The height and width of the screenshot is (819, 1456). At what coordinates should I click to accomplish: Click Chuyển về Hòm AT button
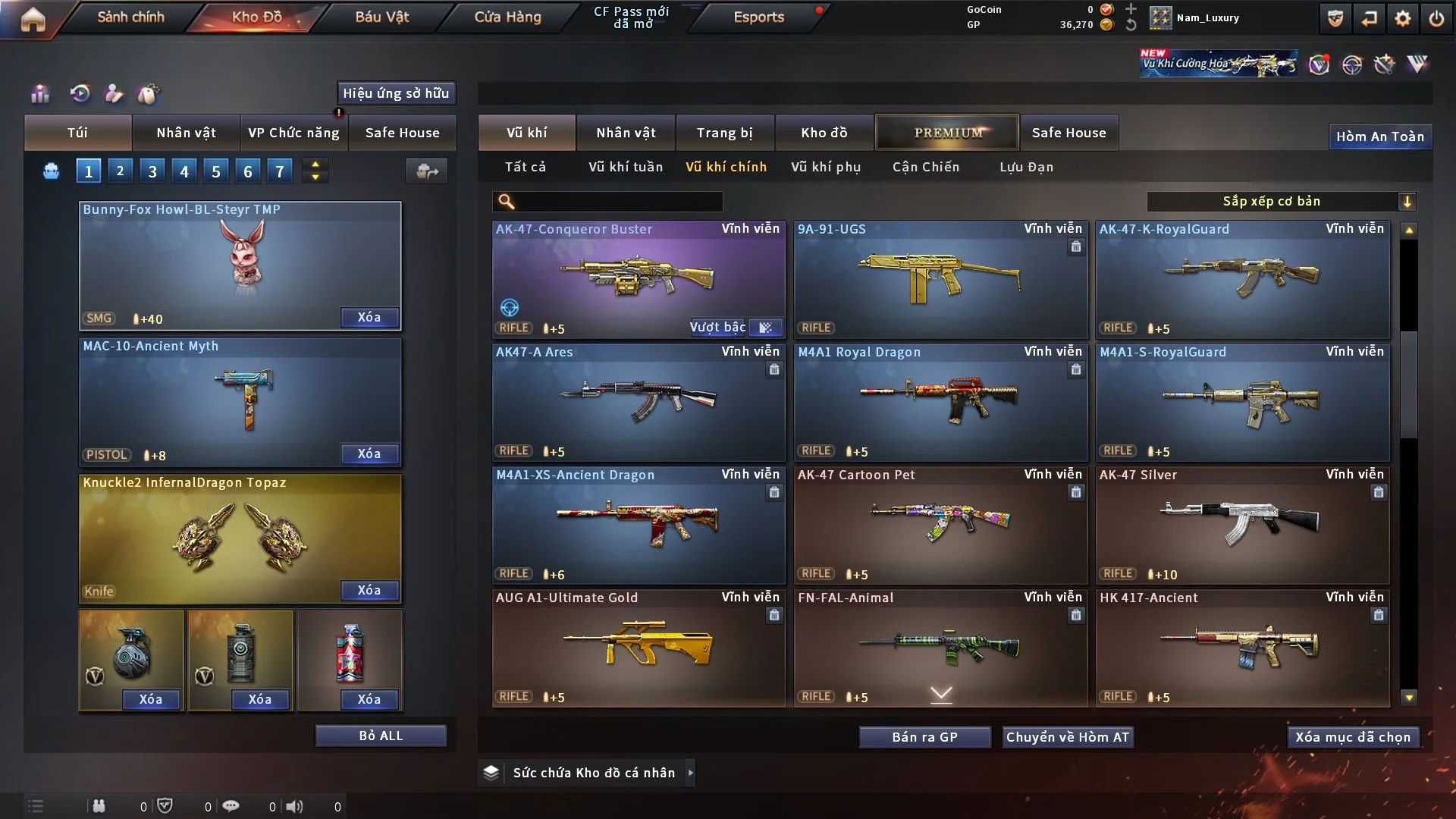[1067, 737]
